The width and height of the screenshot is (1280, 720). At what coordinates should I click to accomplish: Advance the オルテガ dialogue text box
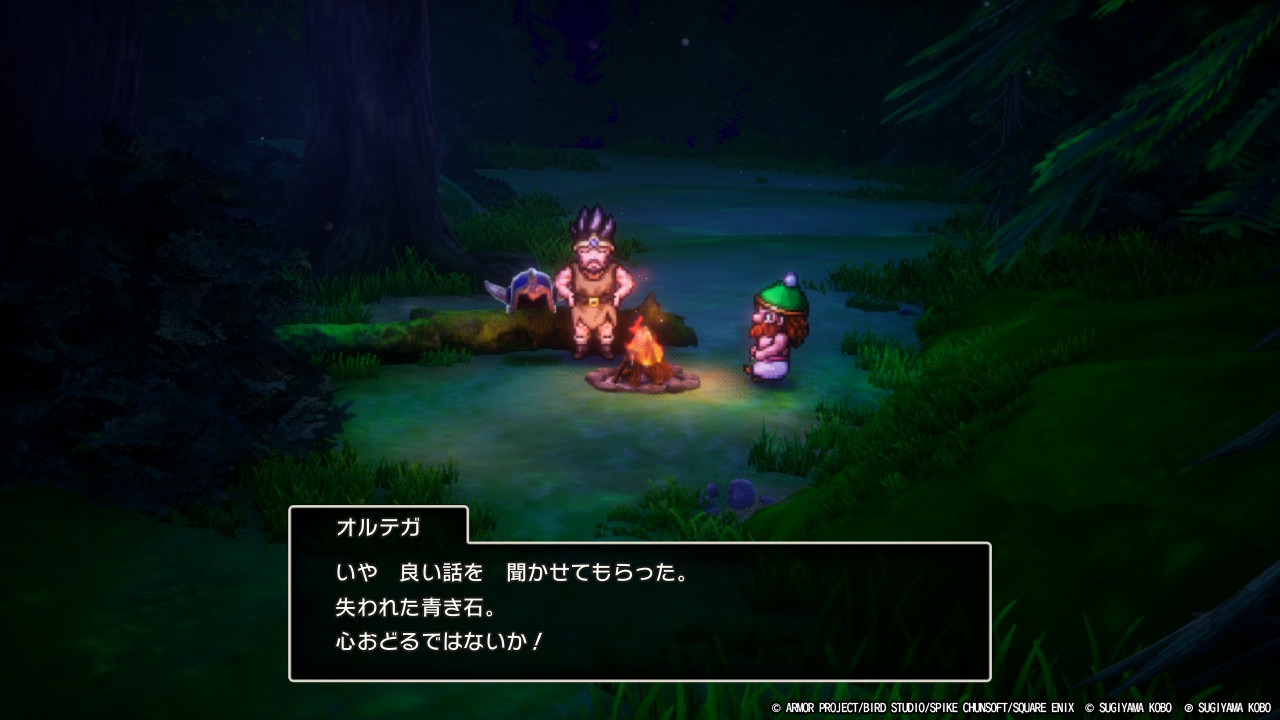640,611
